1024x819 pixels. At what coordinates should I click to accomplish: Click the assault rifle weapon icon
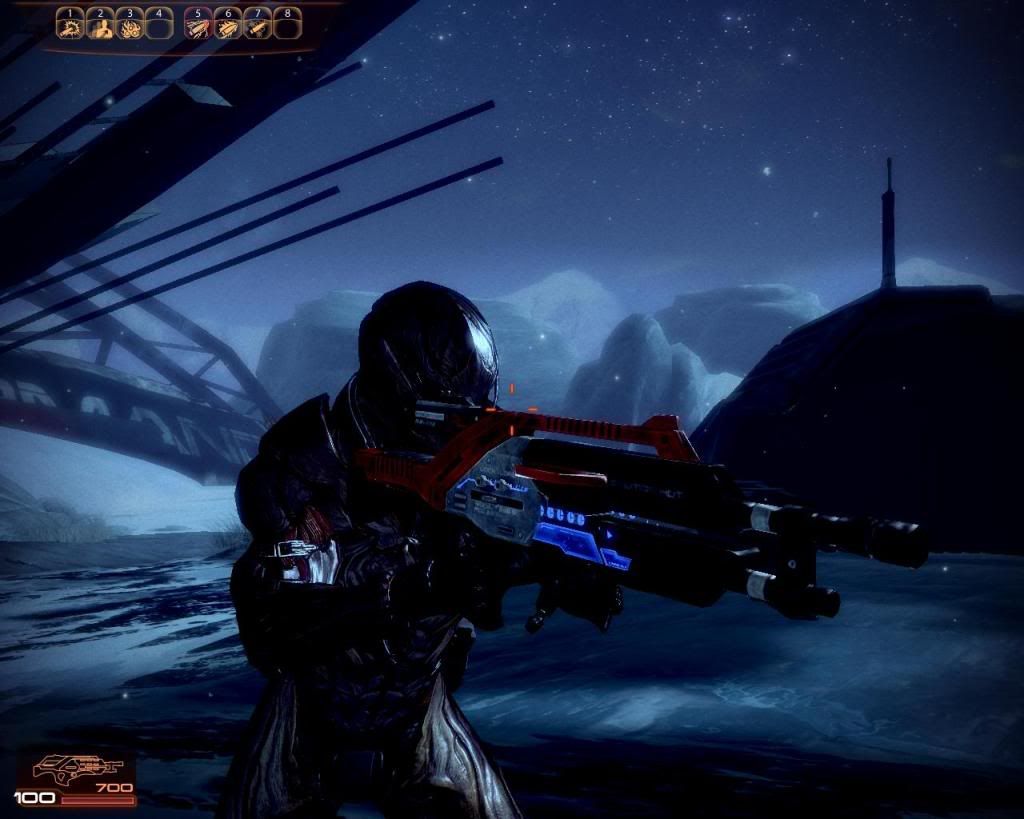[76, 769]
